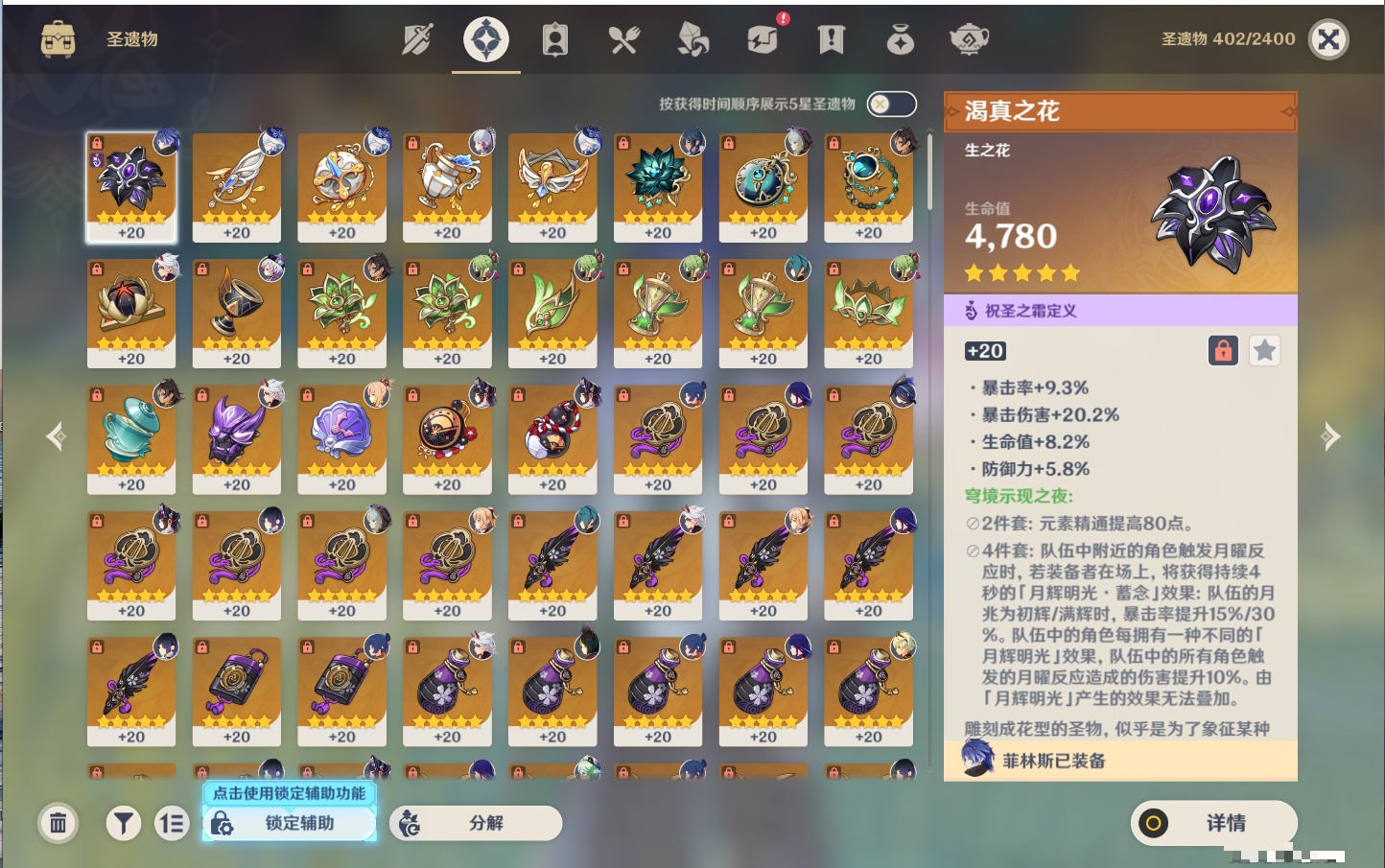Toggle the 5-star artifacts by acquisition time switch
This screenshot has width=1385, height=868.
click(890, 104)
